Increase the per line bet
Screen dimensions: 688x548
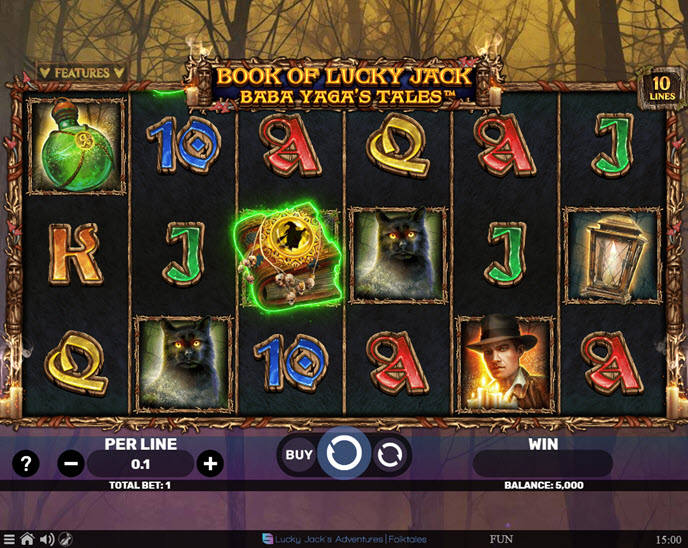[210, 463]
